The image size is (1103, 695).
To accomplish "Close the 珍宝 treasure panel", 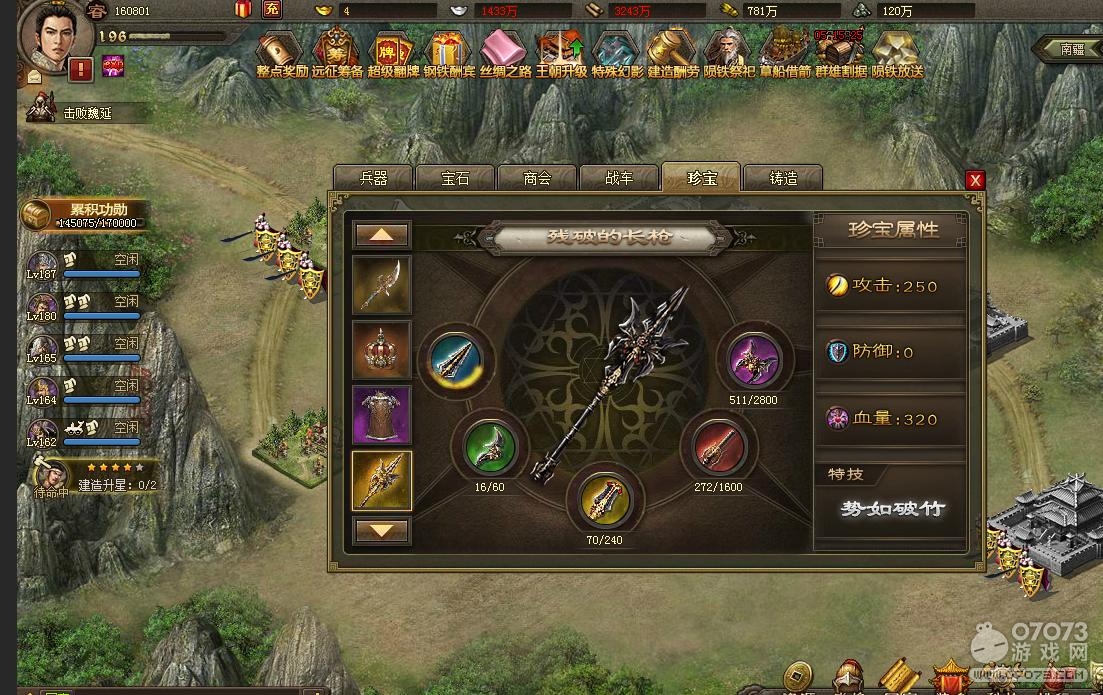I will click(975, 180).
